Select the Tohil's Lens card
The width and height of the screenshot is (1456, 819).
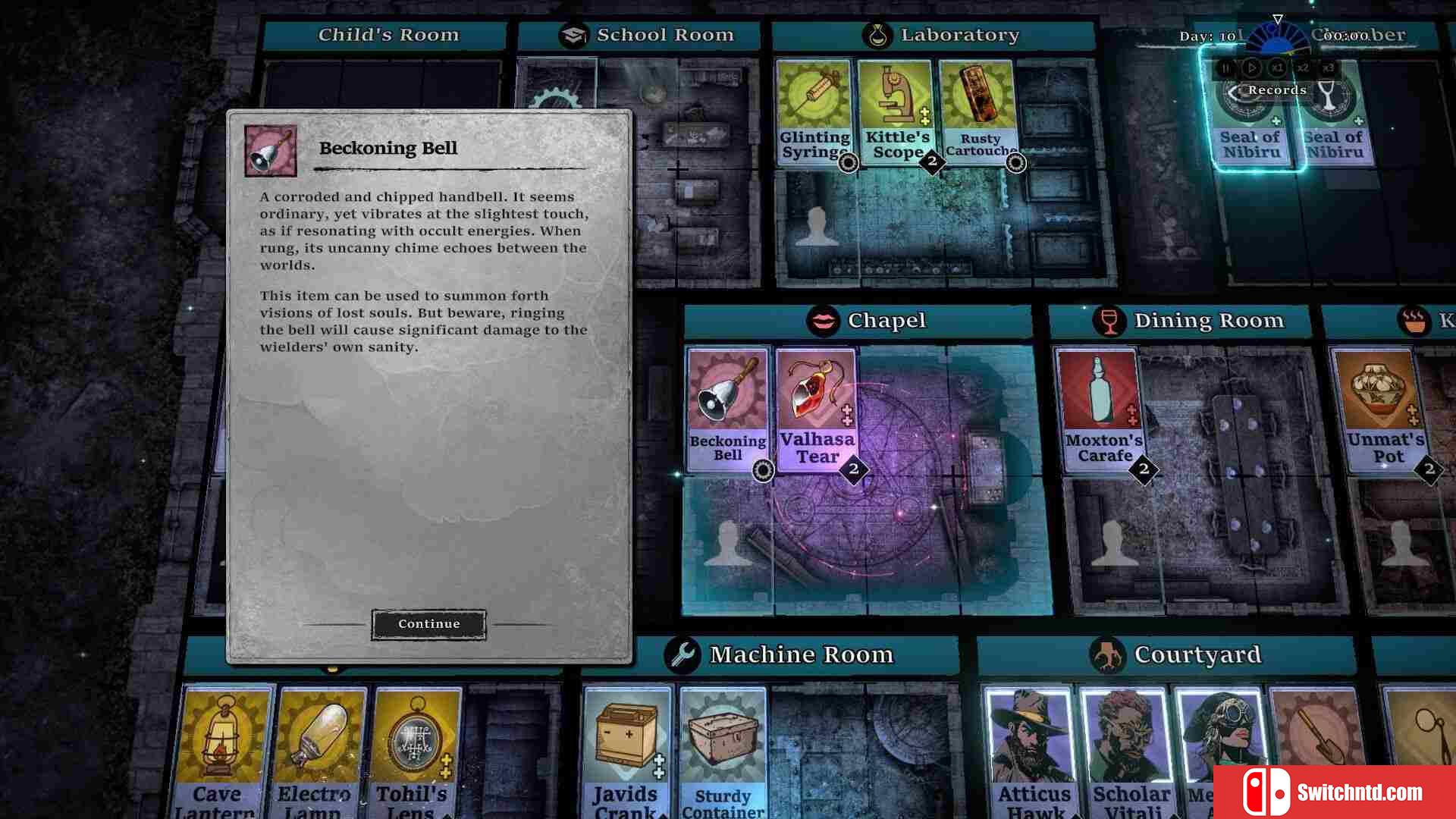[x=413, y=751]
